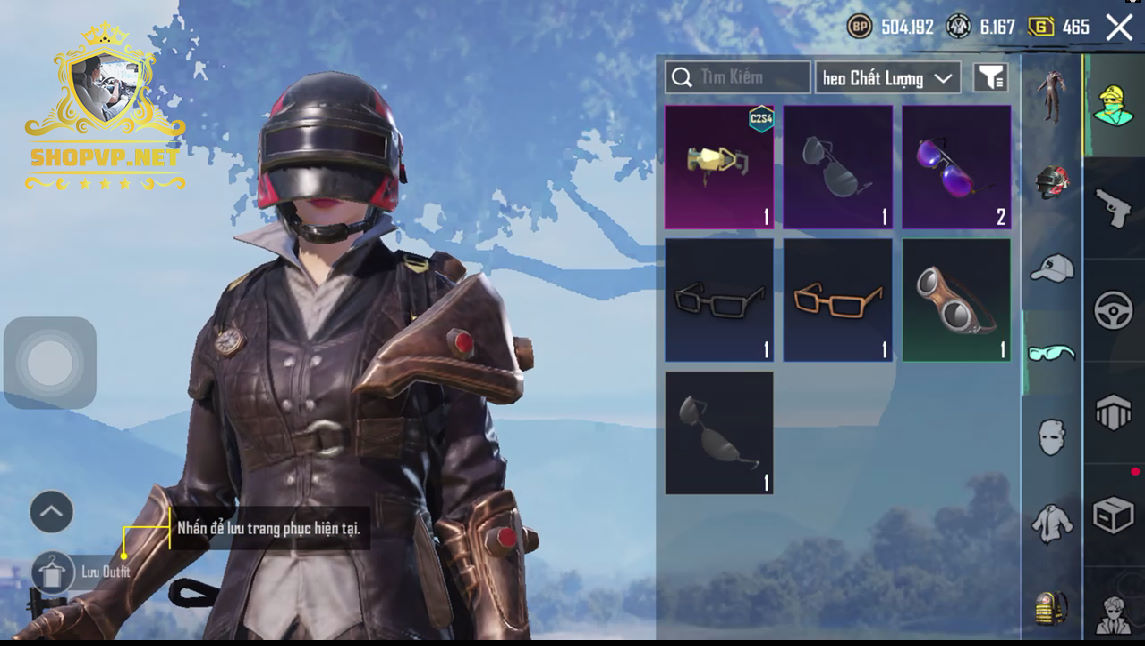Choose the purple mirrored sunglasses slot
This screenshot has width=1145, height=646.
pos(956,167)
